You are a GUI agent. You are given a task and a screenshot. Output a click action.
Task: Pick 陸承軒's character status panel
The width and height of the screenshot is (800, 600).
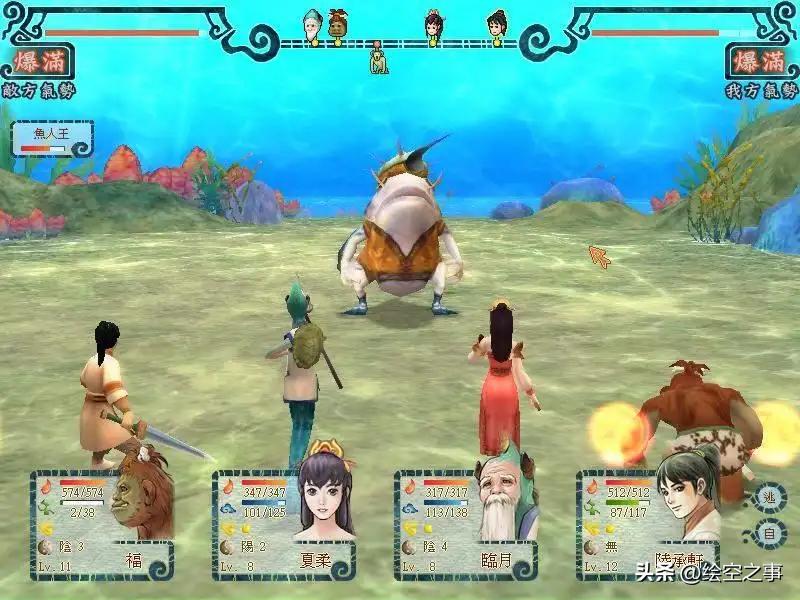click(648, 524)
